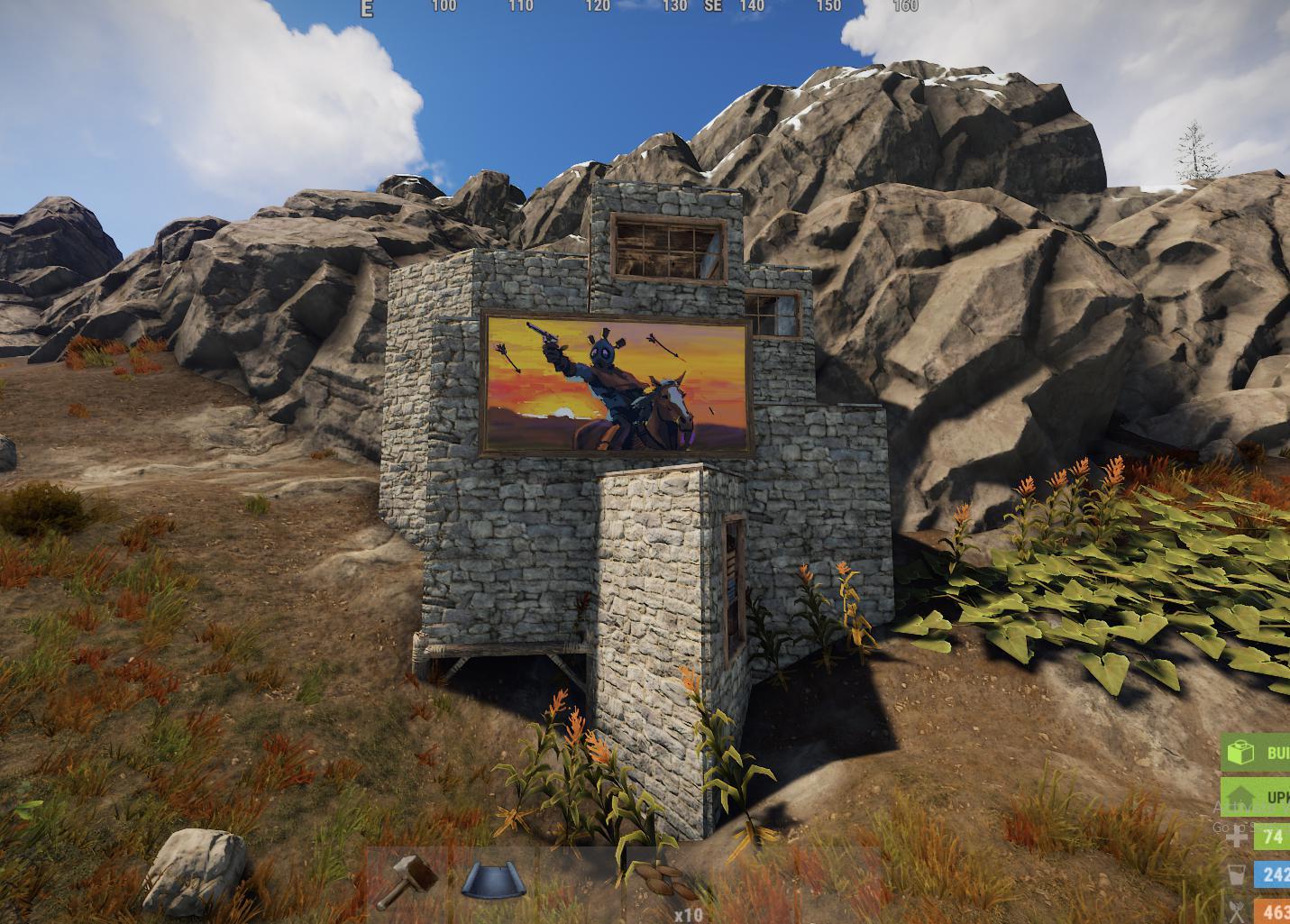Click the blue 242 hydration counter
1290x924 pixels.
click(x=1273, y=874)
